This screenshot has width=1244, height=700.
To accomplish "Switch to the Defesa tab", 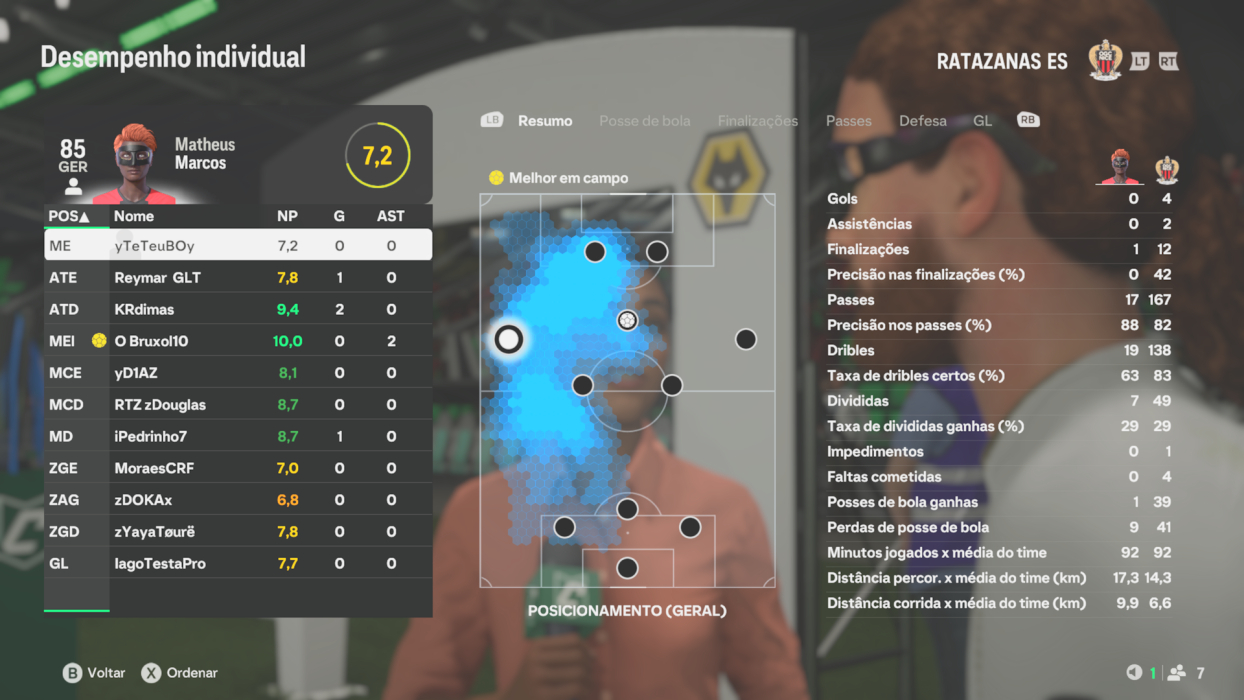I will (922, 121).
